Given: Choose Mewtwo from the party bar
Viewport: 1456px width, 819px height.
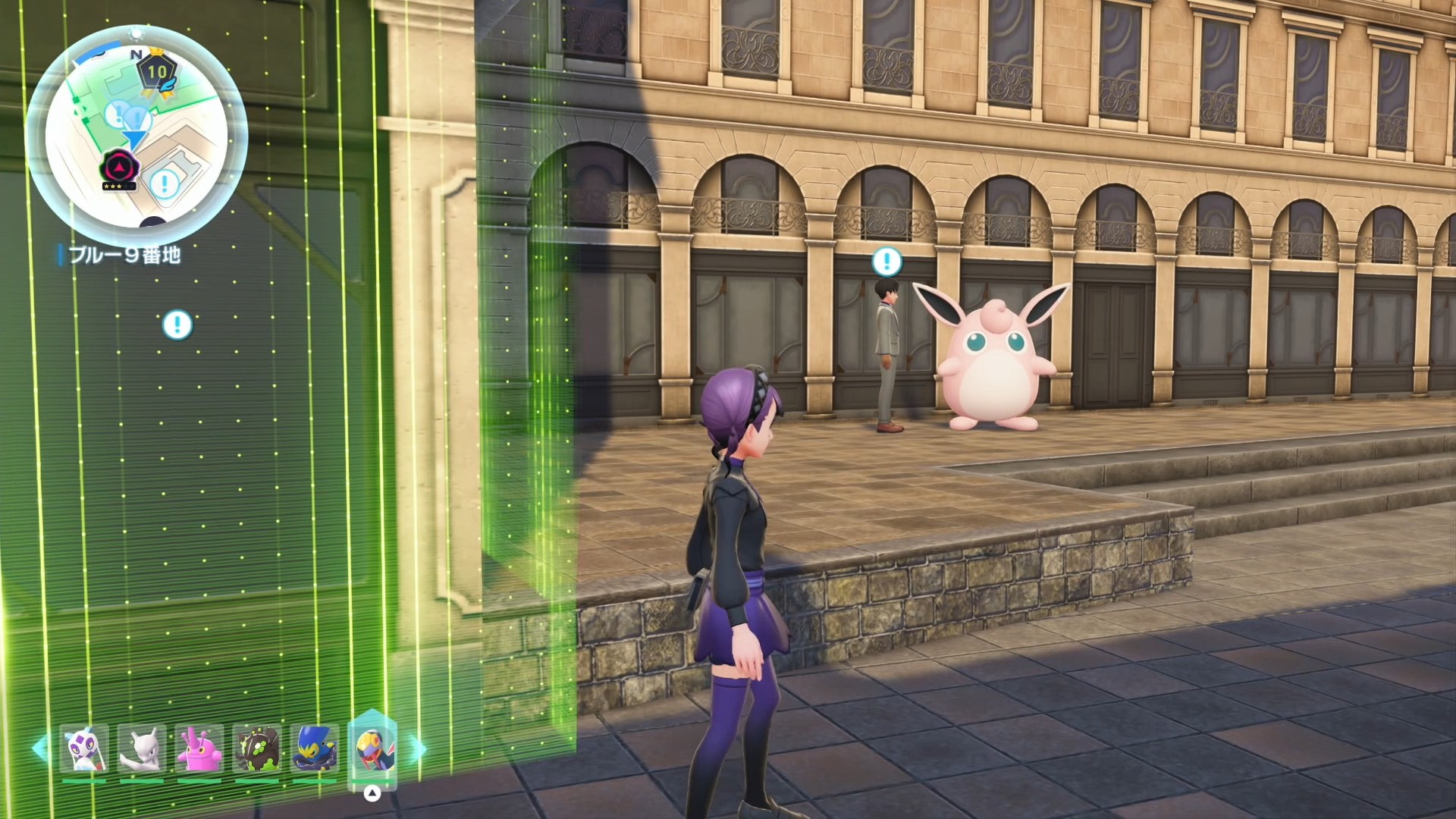Looking at the screenshot, I should pos(142,748).
